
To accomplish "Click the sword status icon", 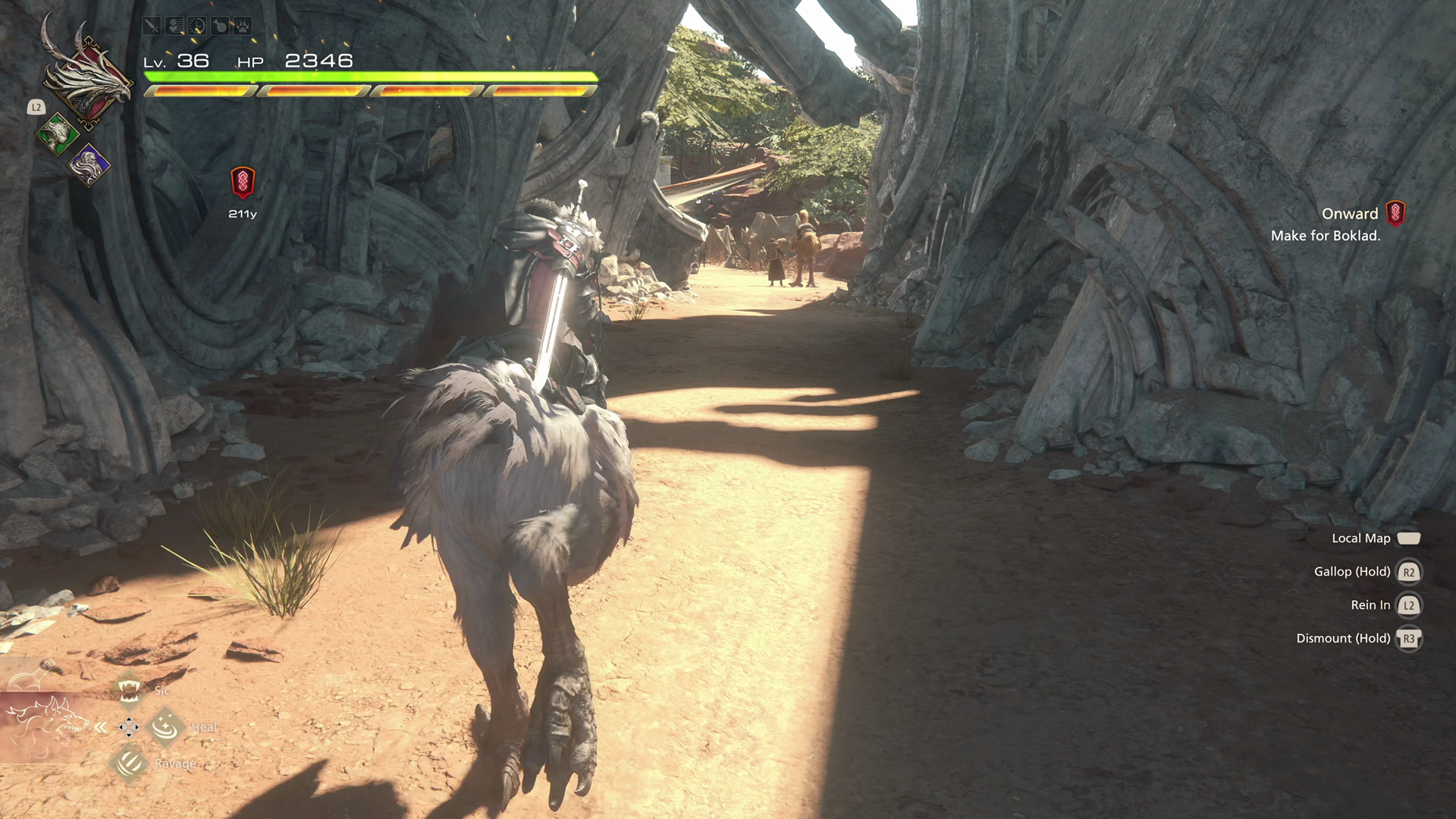I will (152, 27).
